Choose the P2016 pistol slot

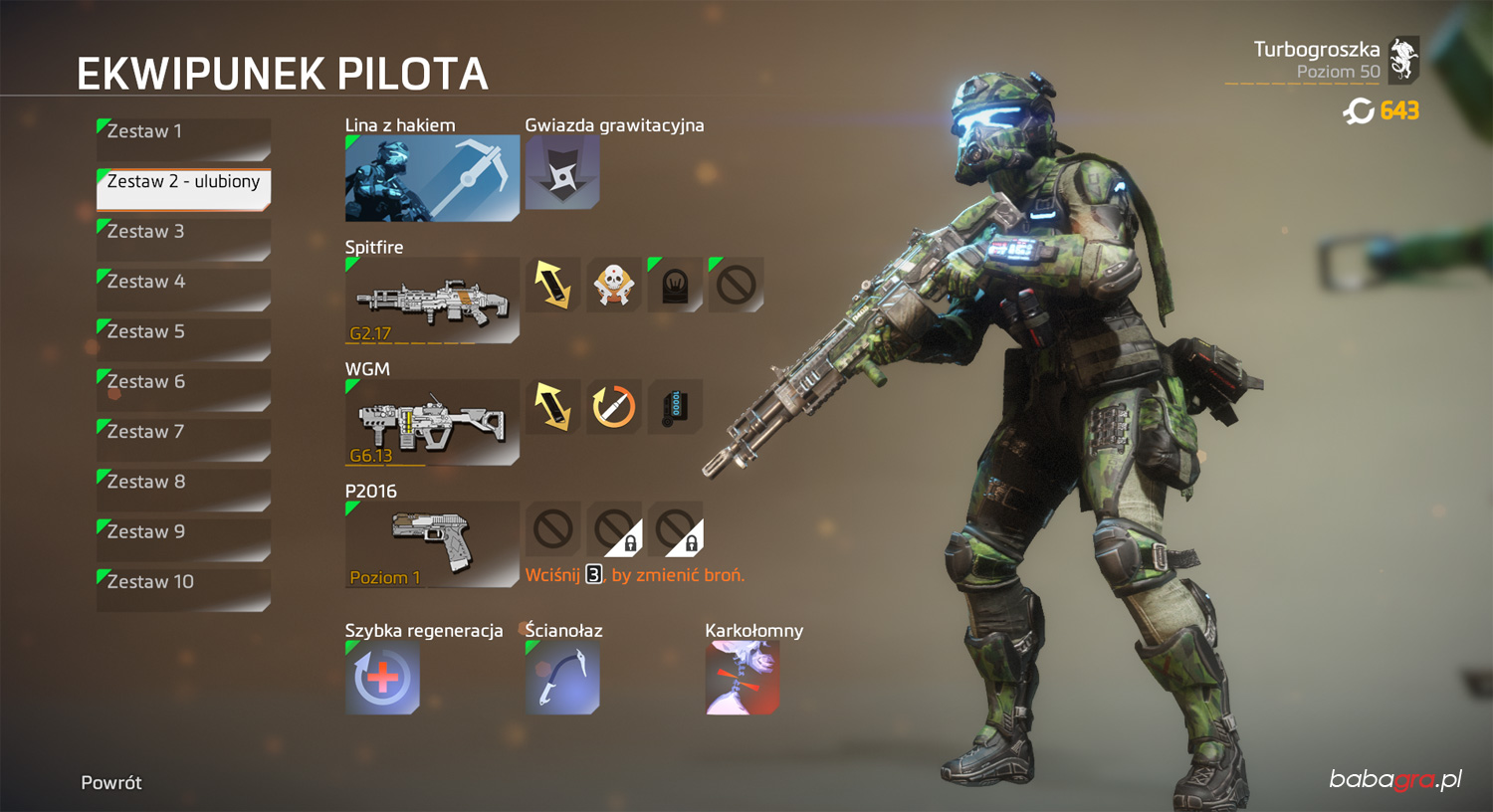432,543
